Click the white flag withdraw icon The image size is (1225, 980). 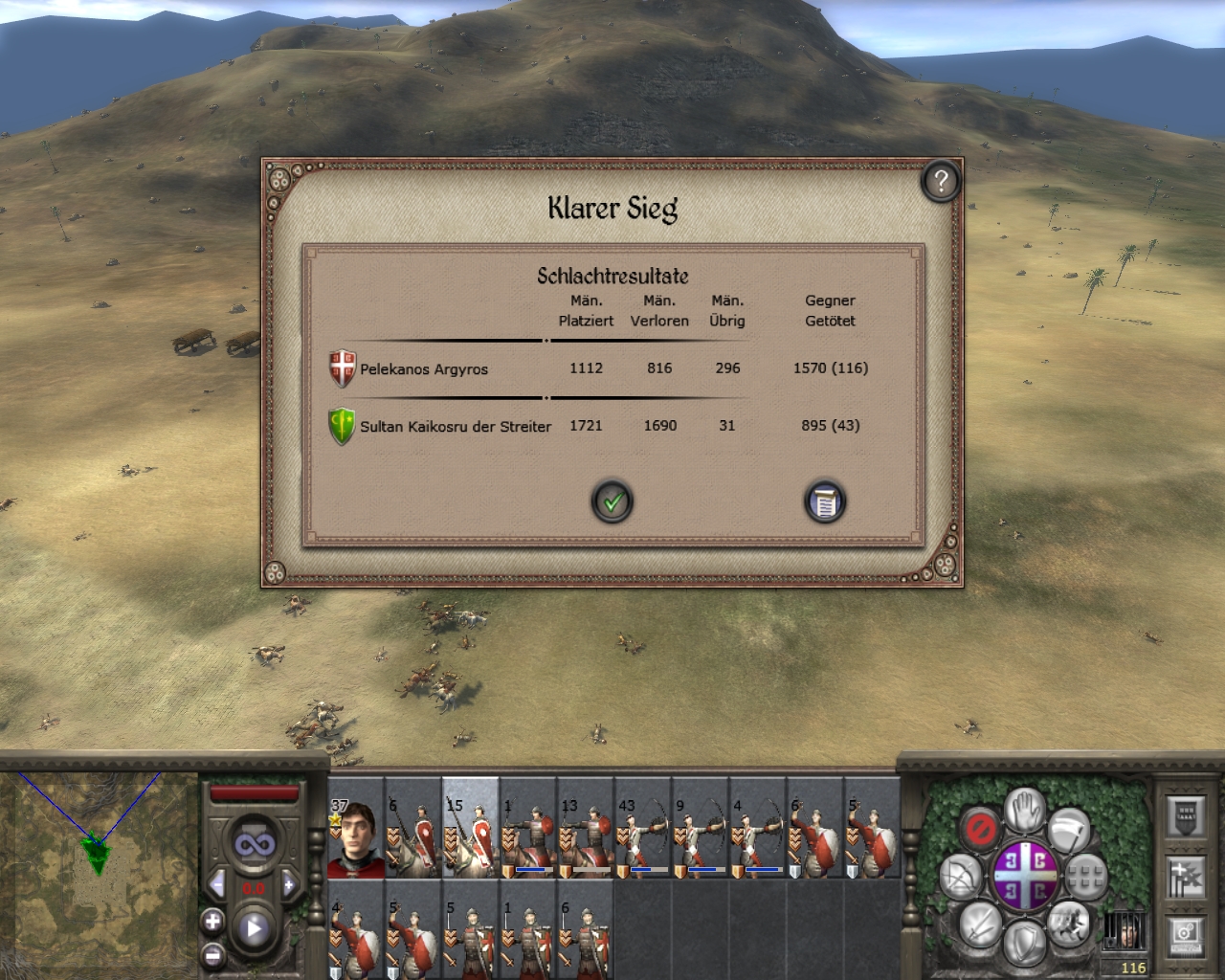(x=1069, y=829)
